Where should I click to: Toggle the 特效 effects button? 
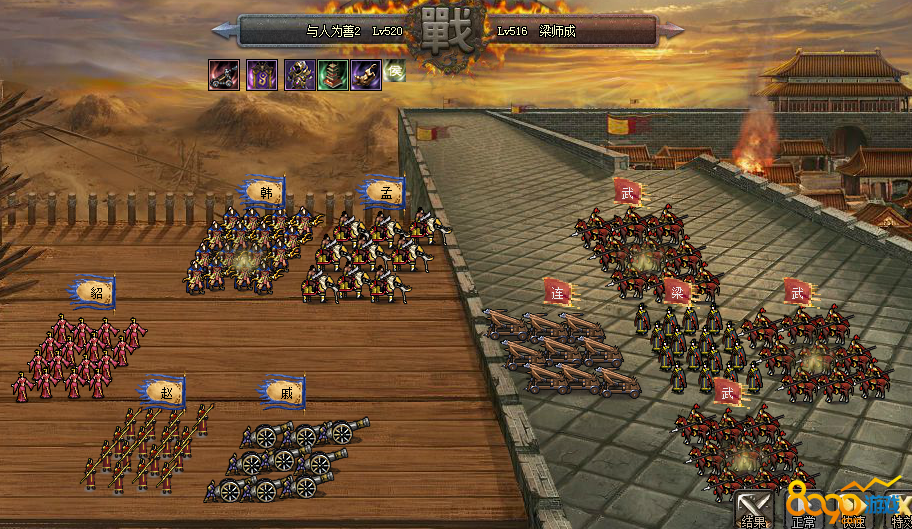898,508
